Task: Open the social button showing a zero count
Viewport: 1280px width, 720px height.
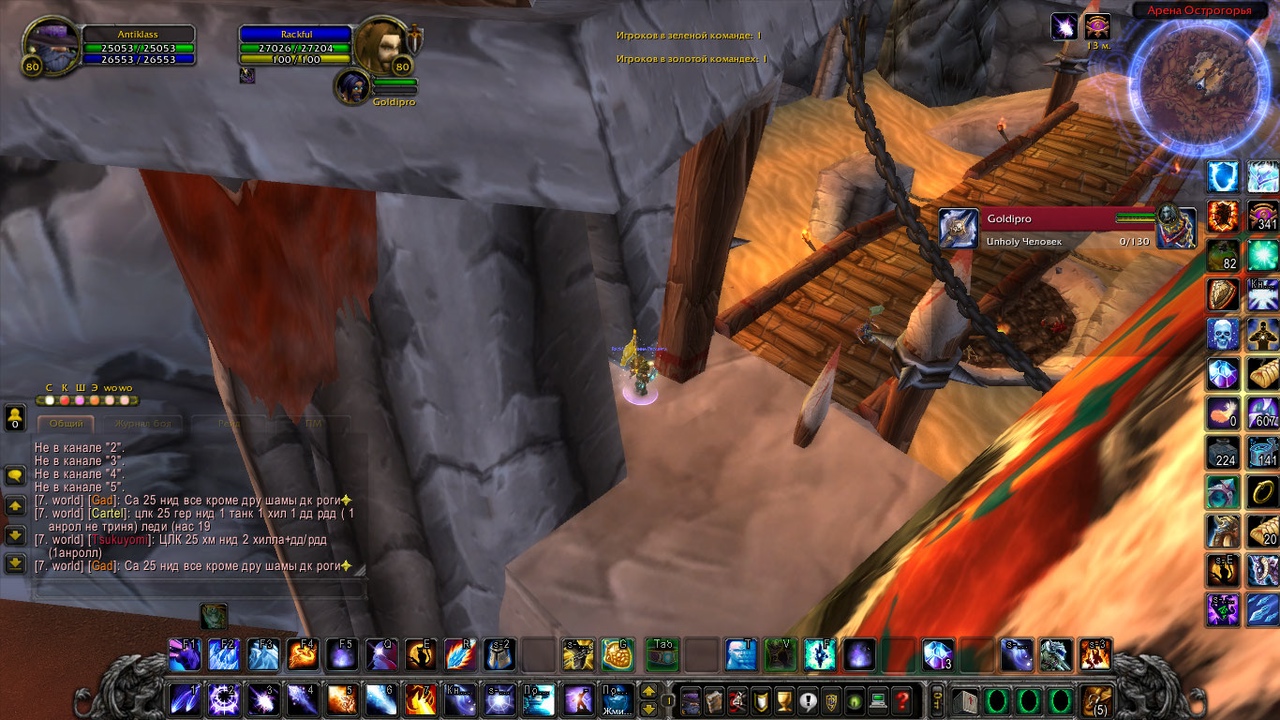Action: tap(15, 416)
